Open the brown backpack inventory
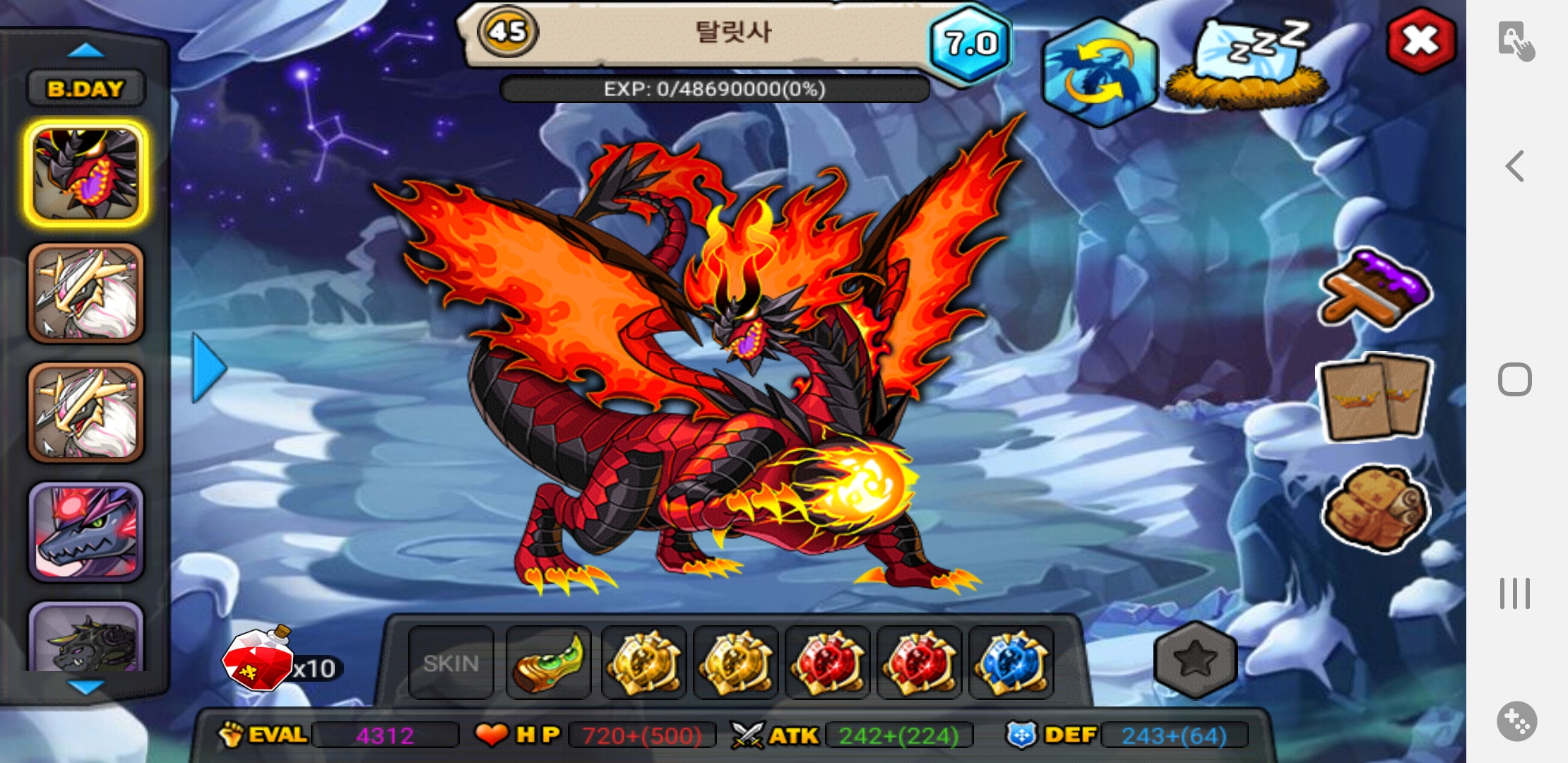The height and width of the screenshot is (763, 1568). coord(1374,507)
